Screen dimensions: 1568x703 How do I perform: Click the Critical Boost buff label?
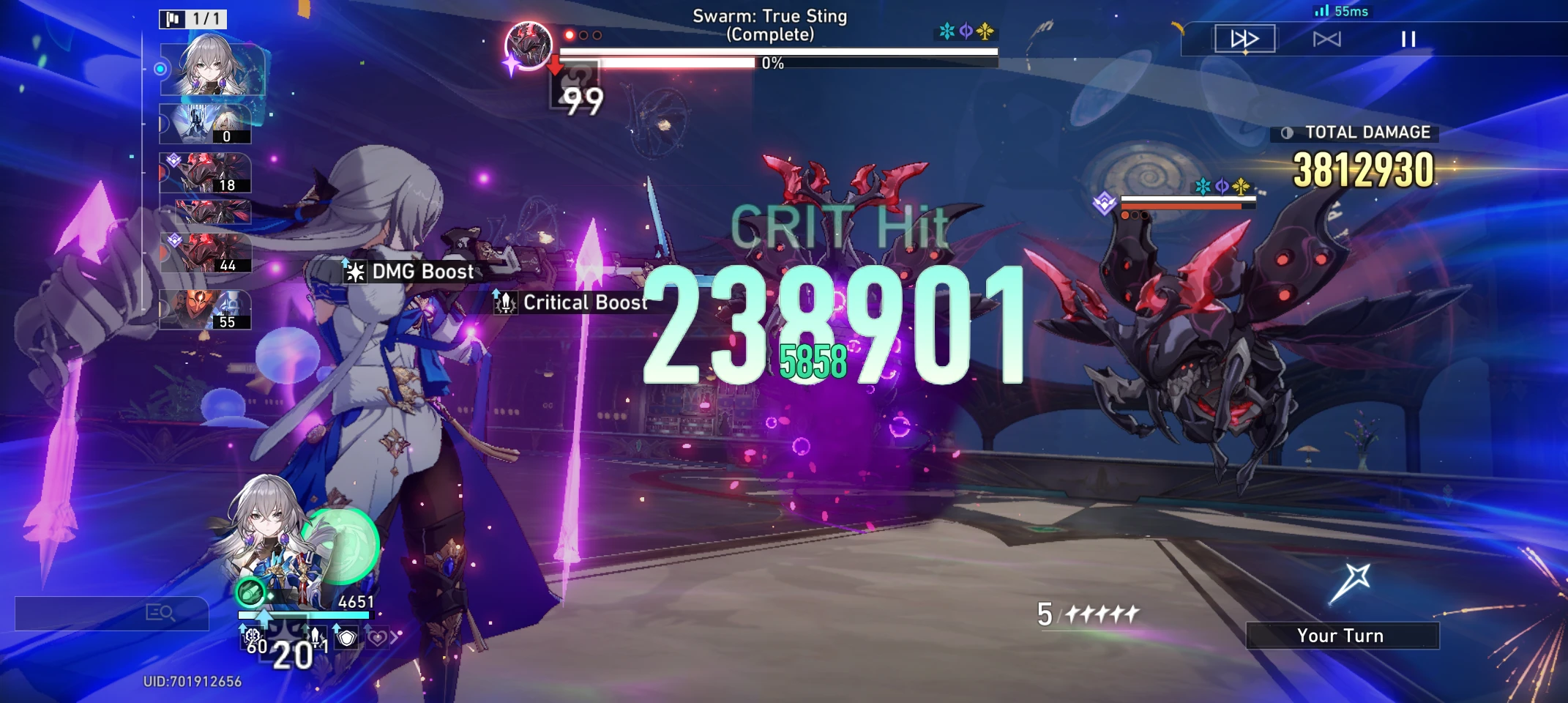click(582, 302)
